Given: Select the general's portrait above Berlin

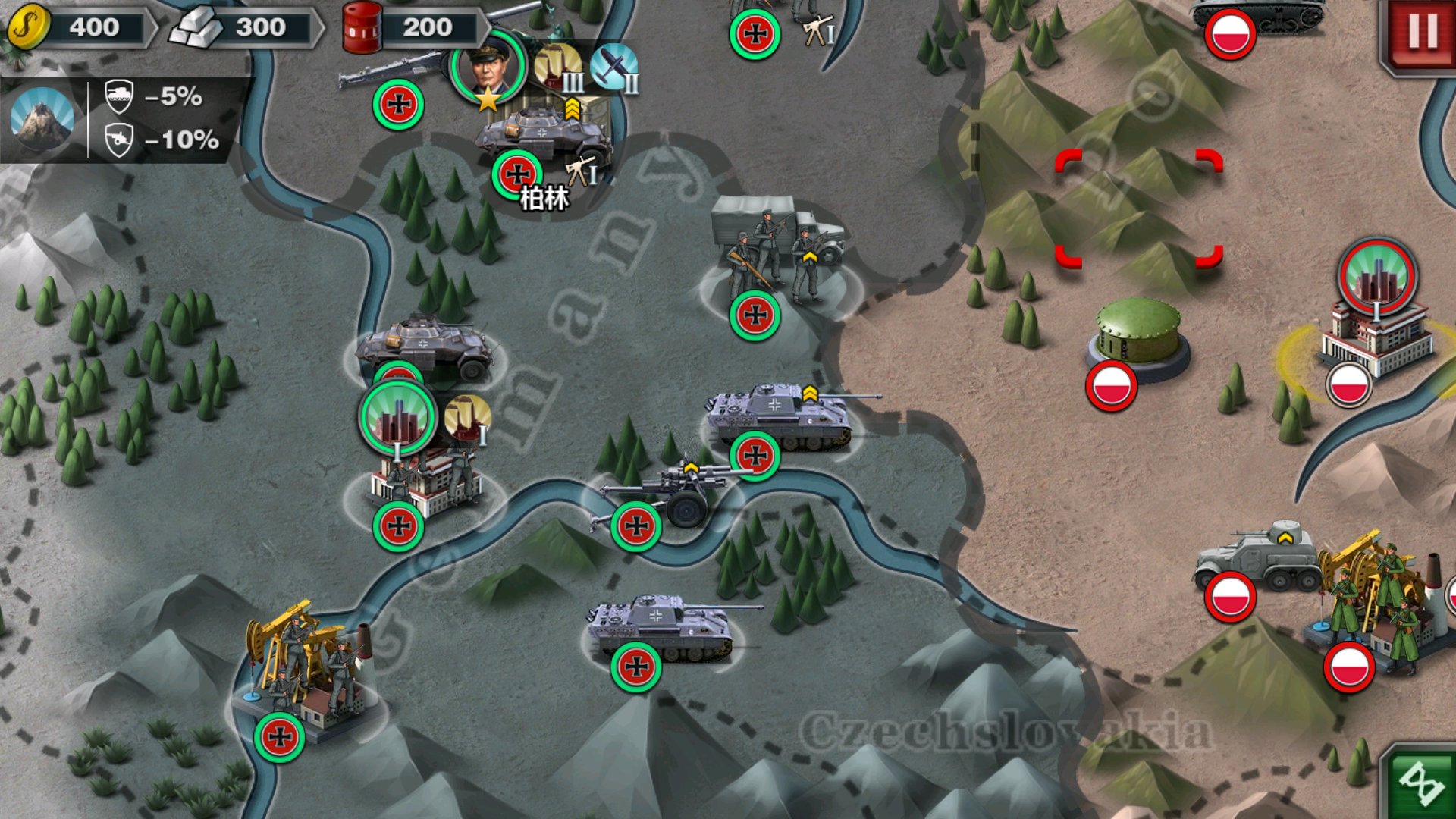Looking at the screenshot, I should (x=488, y=67).
